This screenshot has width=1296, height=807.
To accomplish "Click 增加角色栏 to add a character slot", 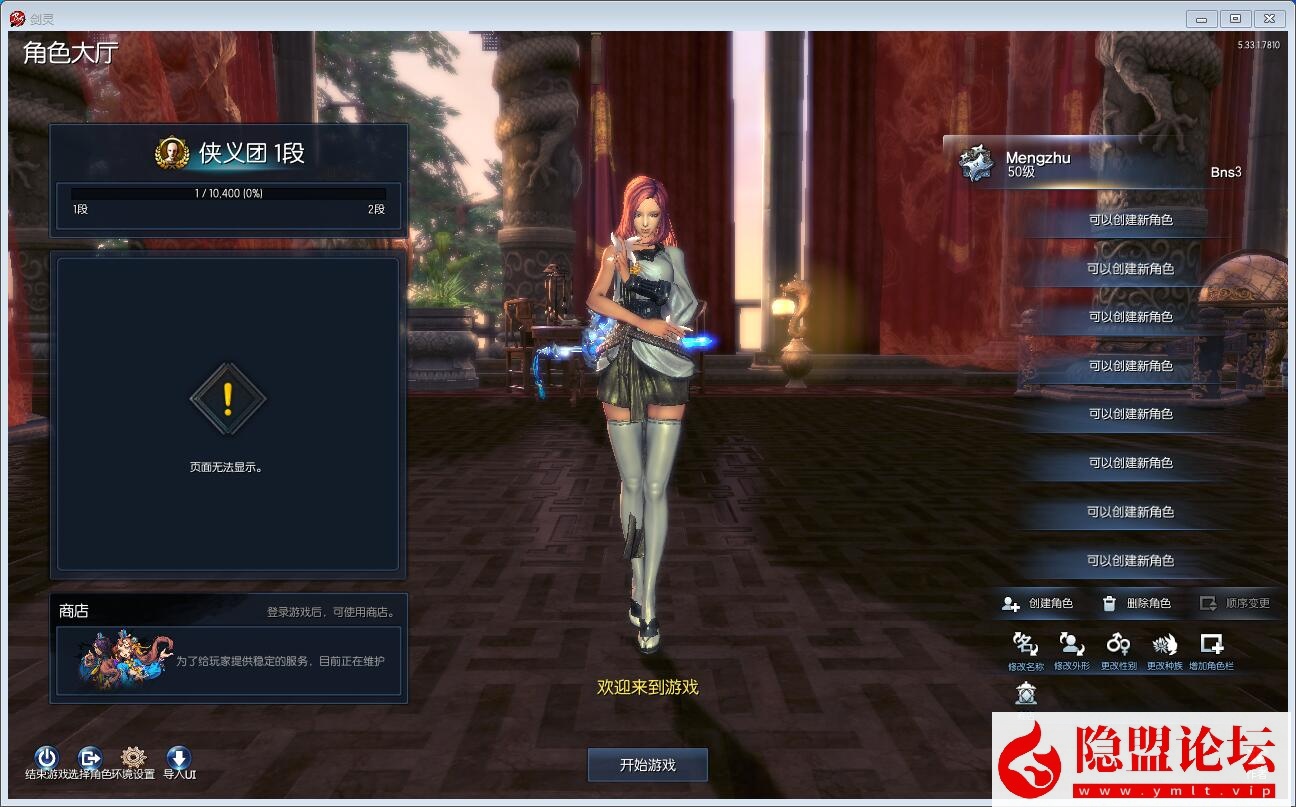I will click(x=1211, y=645).
